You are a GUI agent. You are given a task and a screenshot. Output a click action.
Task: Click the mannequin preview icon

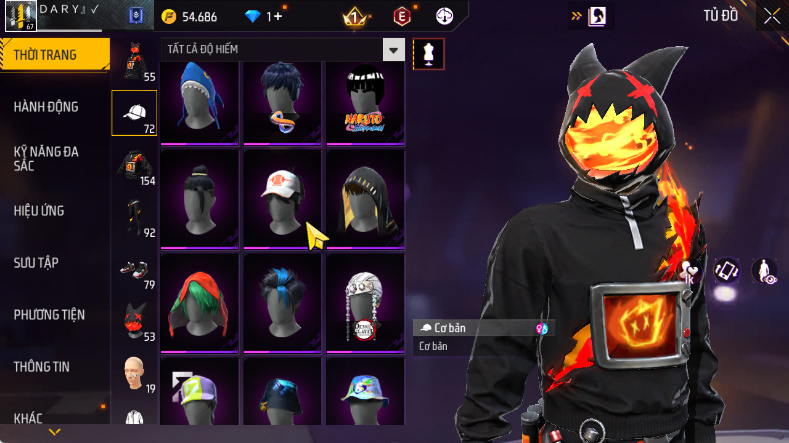pos(428,54)
